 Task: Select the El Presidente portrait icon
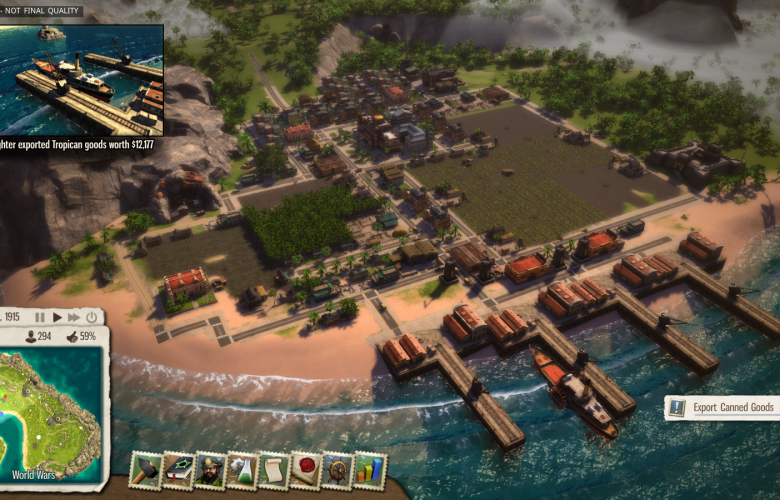[x=210, y=470]
